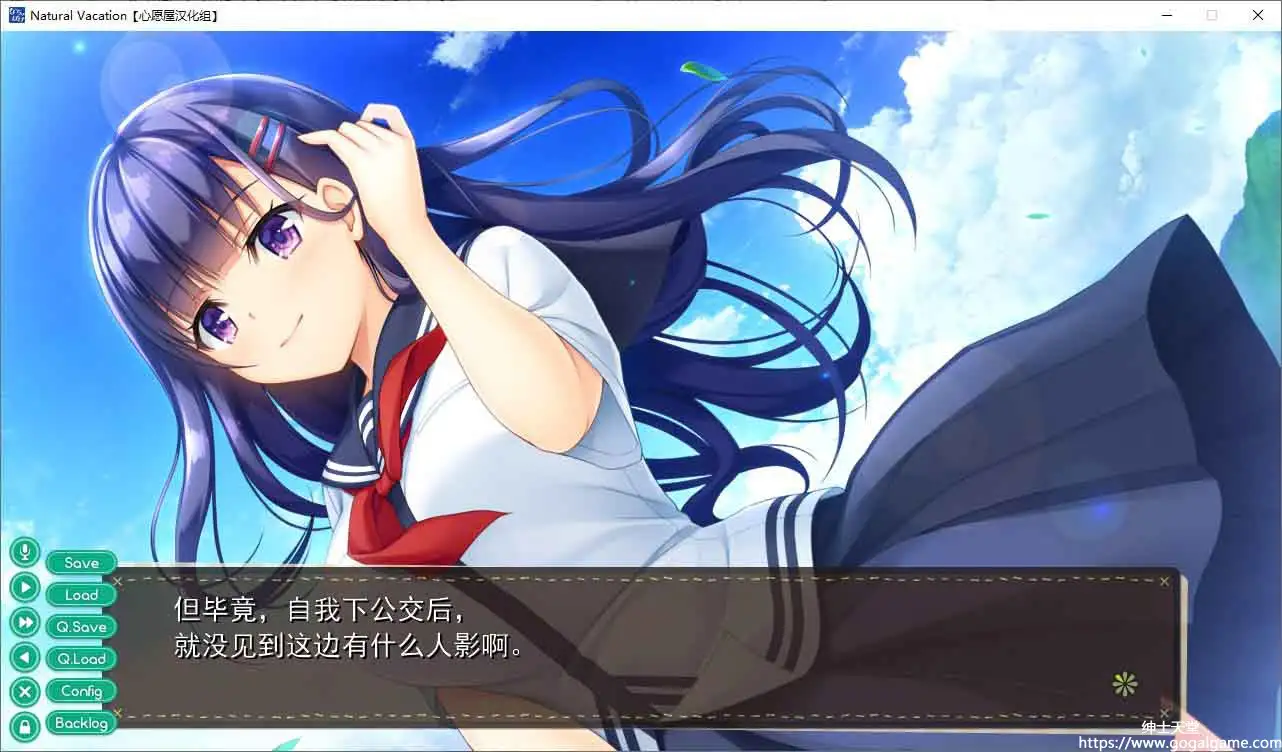Select the microphone voice replay icon
Viewport: 1282px width, 752px height.
[24, 551]
